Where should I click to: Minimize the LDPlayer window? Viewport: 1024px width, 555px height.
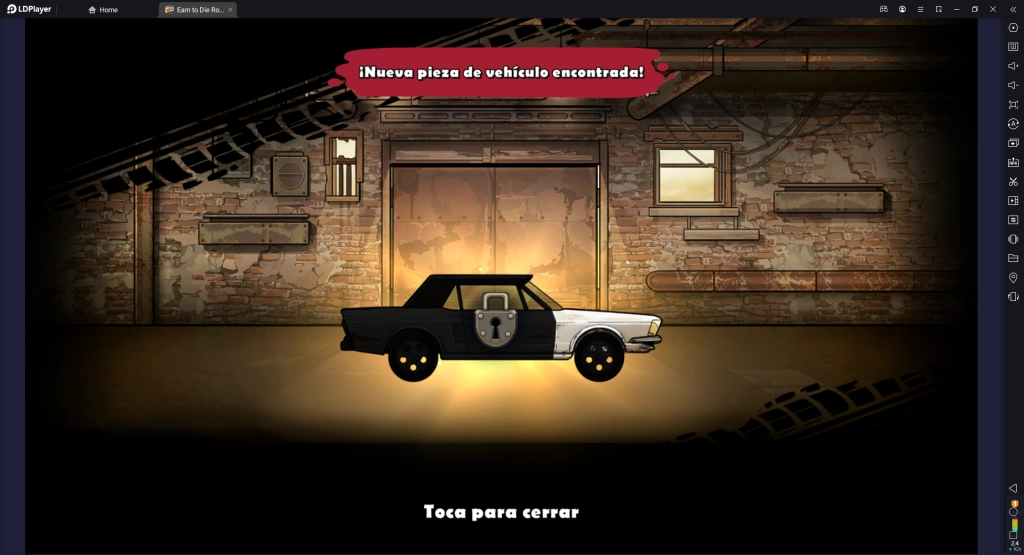pos(957,9)
